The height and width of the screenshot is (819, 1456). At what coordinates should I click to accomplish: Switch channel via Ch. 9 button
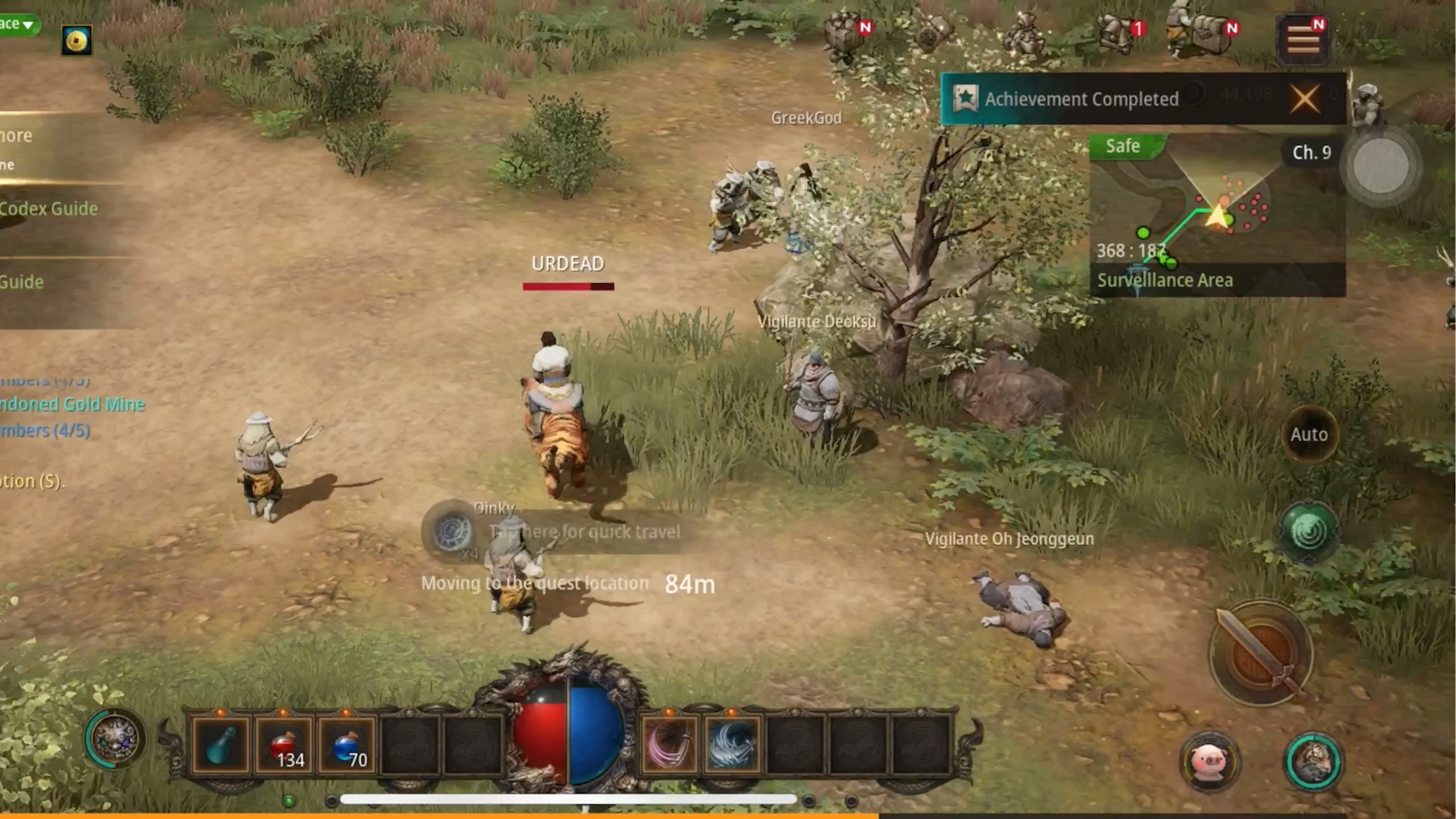coord(1311,152)
